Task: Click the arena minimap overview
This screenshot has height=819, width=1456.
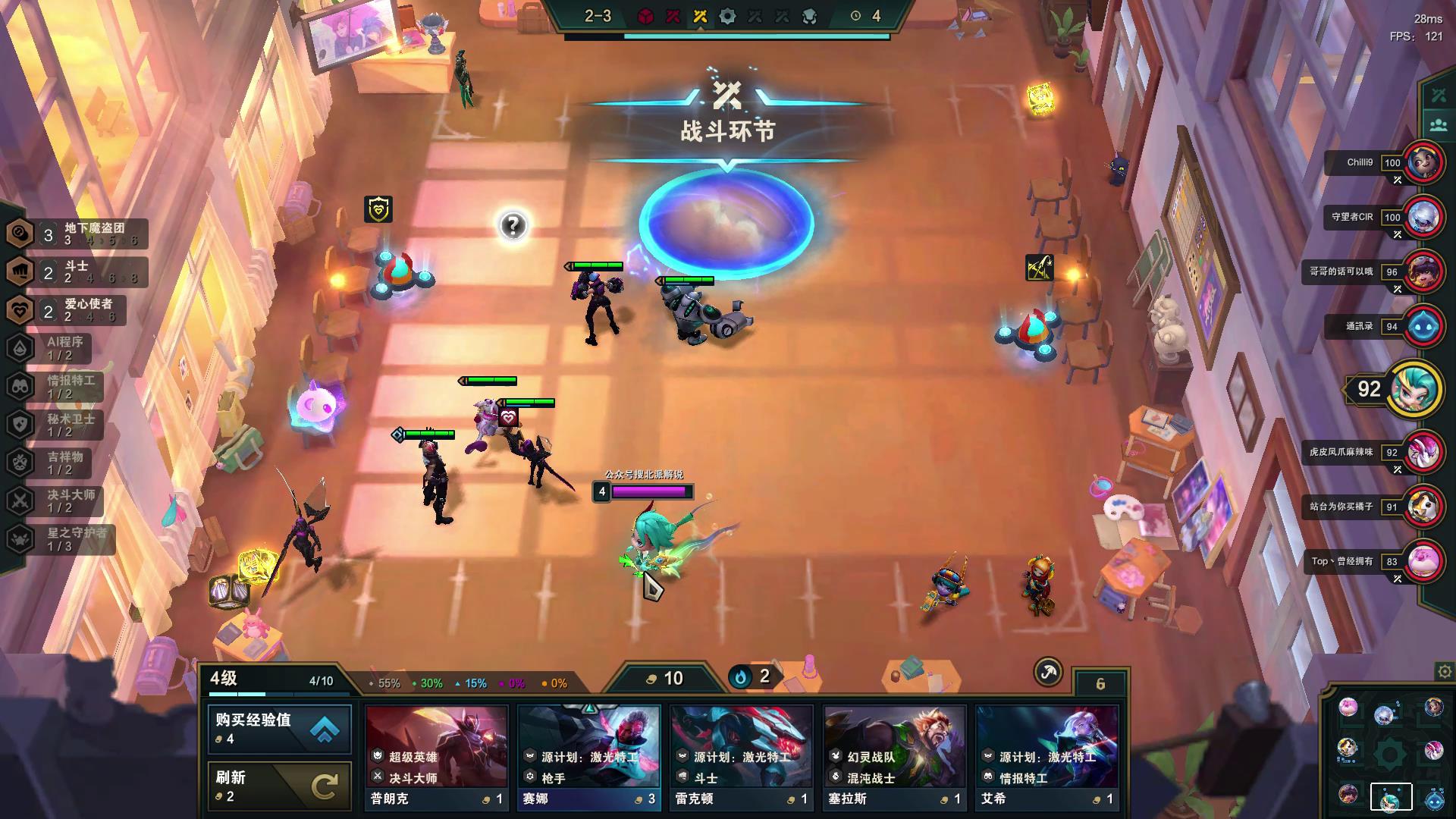Action: [1389, 752]
